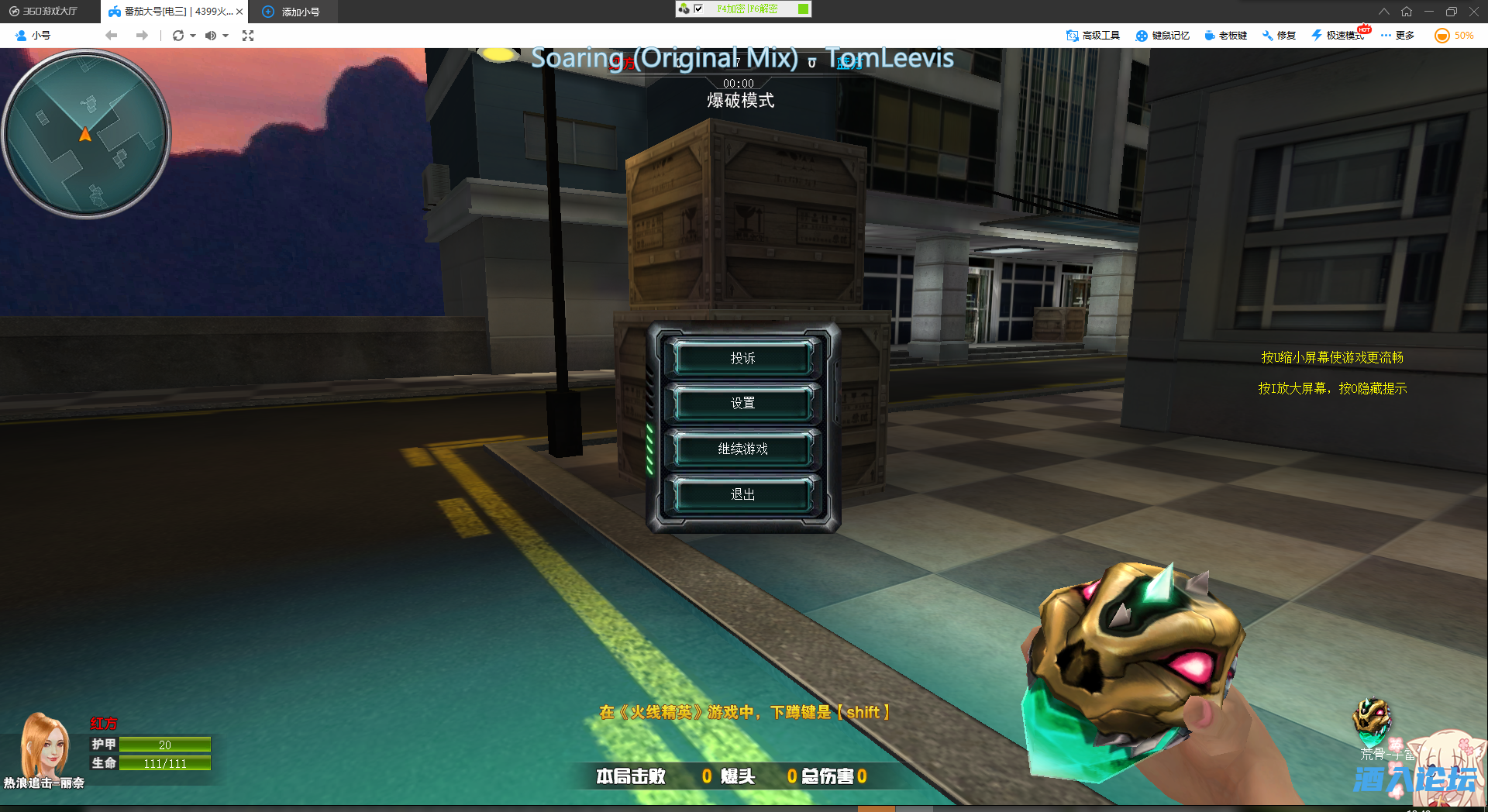
Task: Open the volume control dropdown
Action: point(226,35)
